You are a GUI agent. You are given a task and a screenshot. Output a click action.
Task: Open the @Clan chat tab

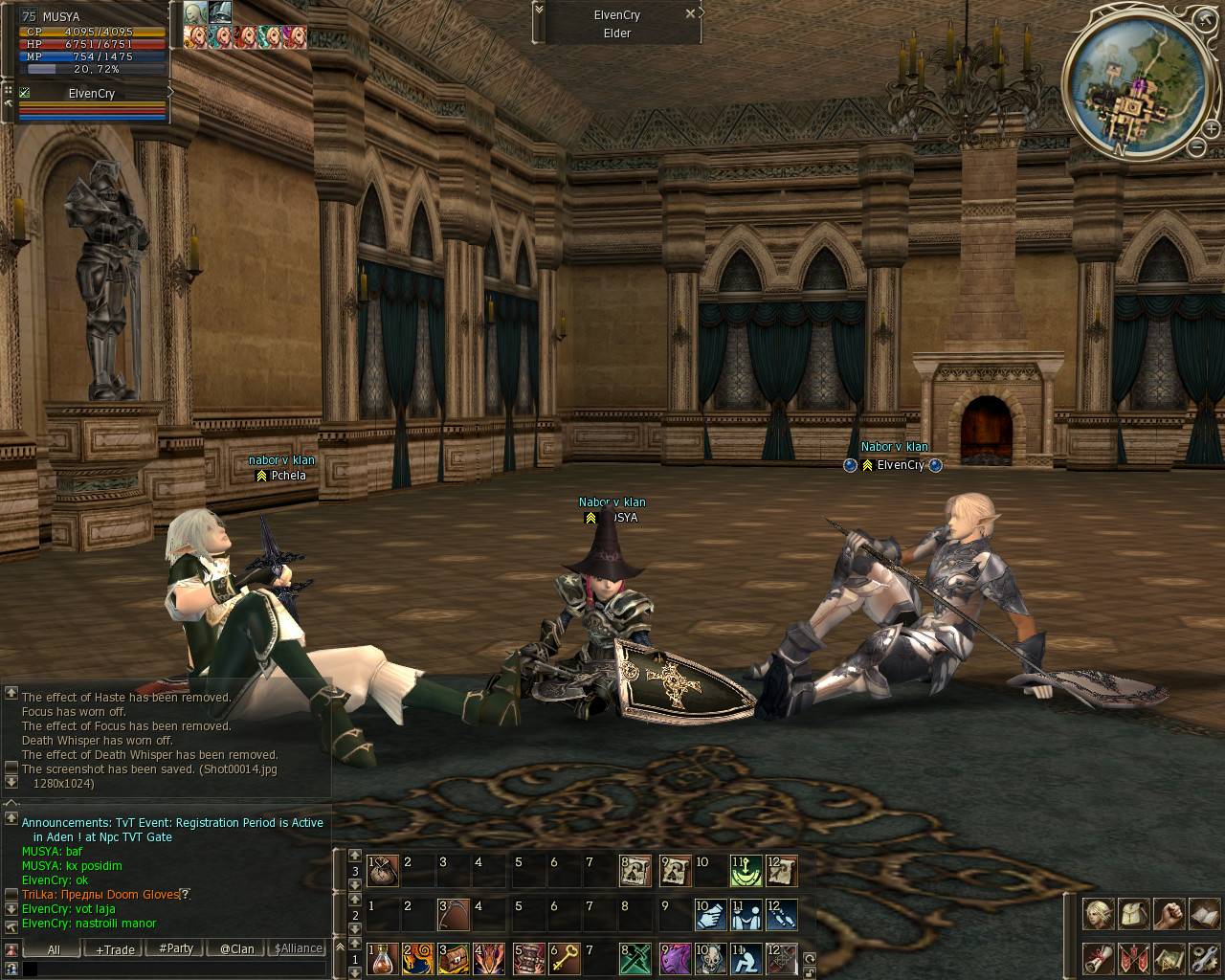(236, 949)
